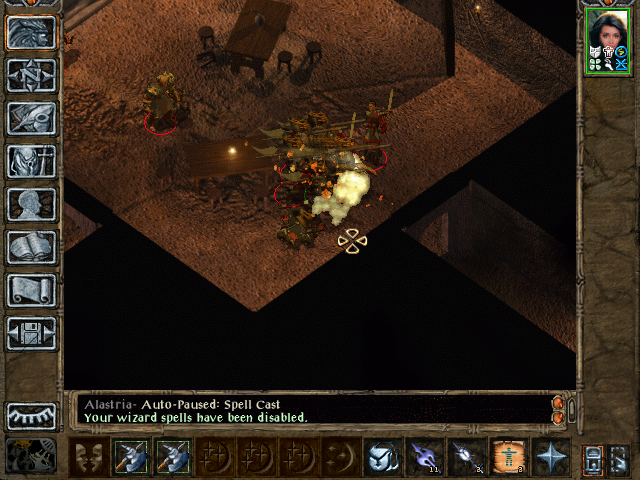
Task: Open the use item icon
Action: [382, 456]
